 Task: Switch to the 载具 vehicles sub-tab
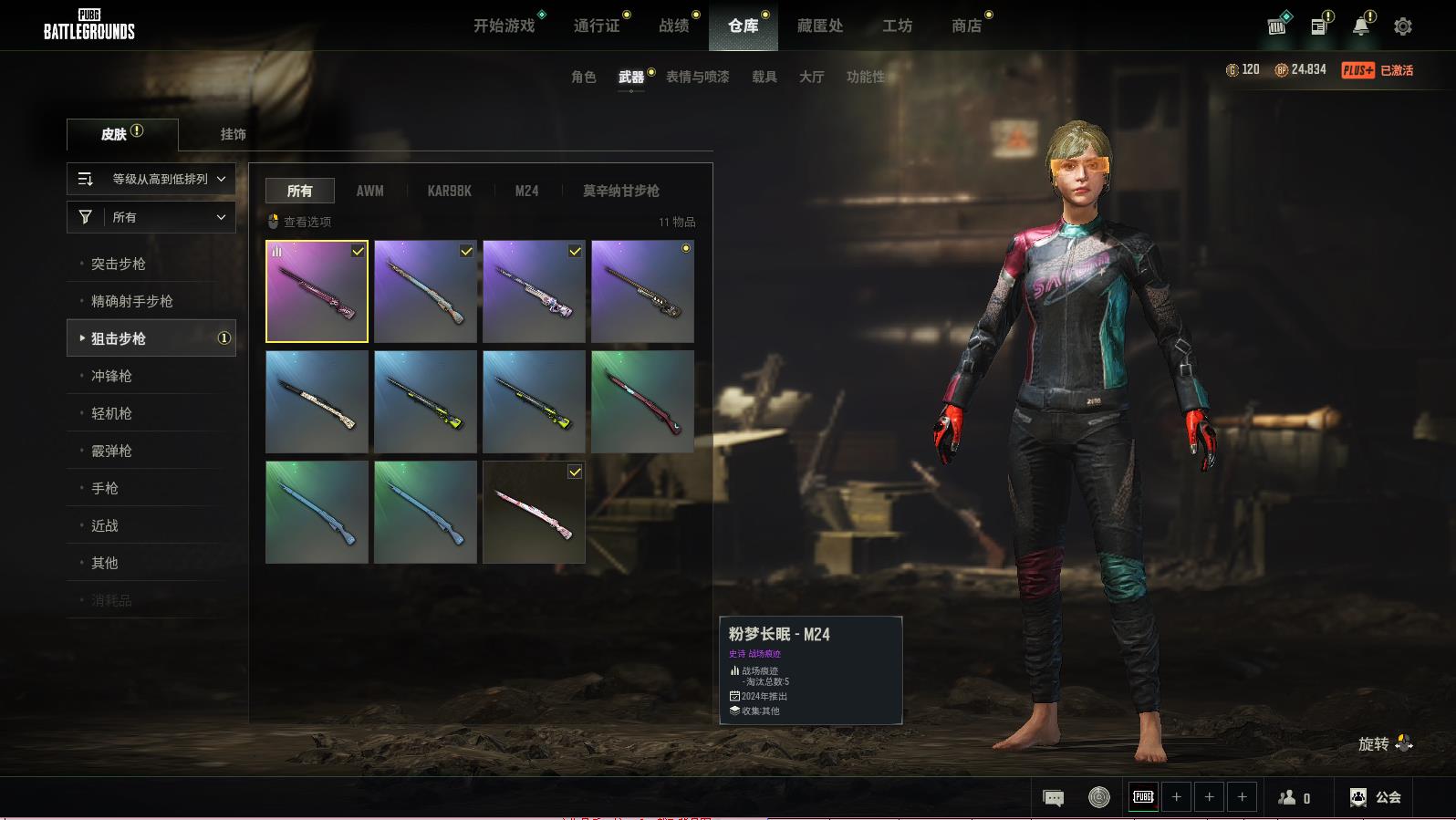click(764, 77)
